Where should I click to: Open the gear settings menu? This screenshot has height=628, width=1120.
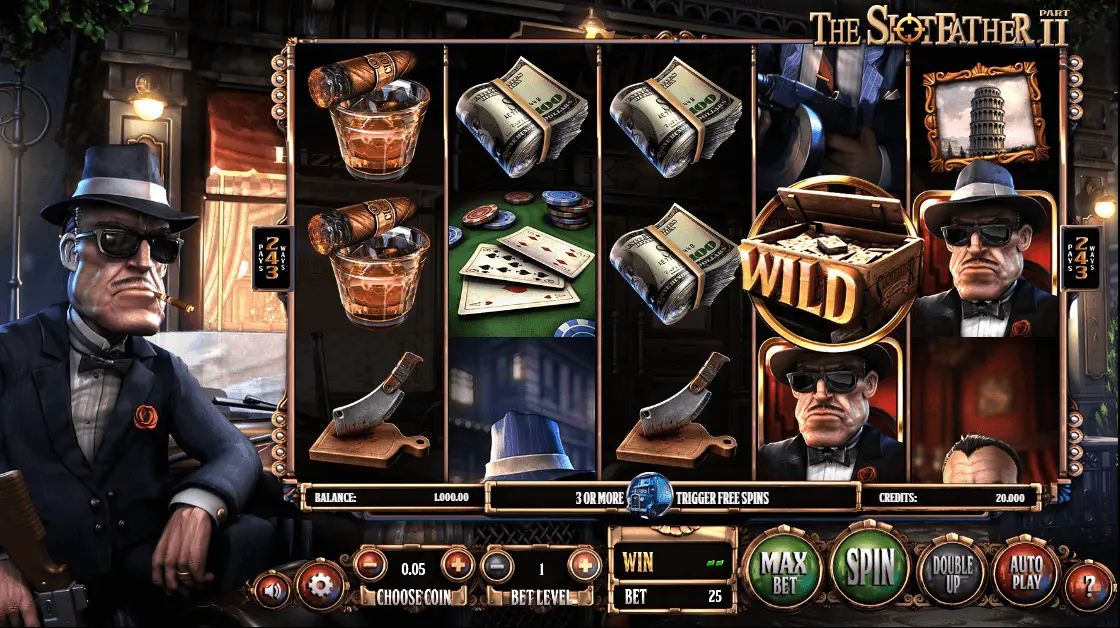click(x=320, y=585)
